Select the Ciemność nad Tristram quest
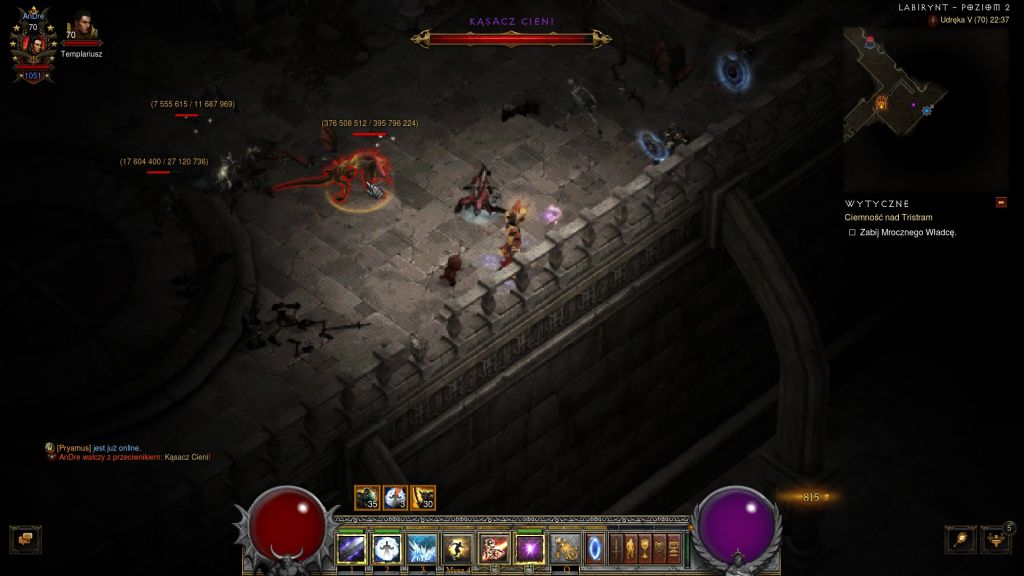The image size is (1024, 576). 889,217
